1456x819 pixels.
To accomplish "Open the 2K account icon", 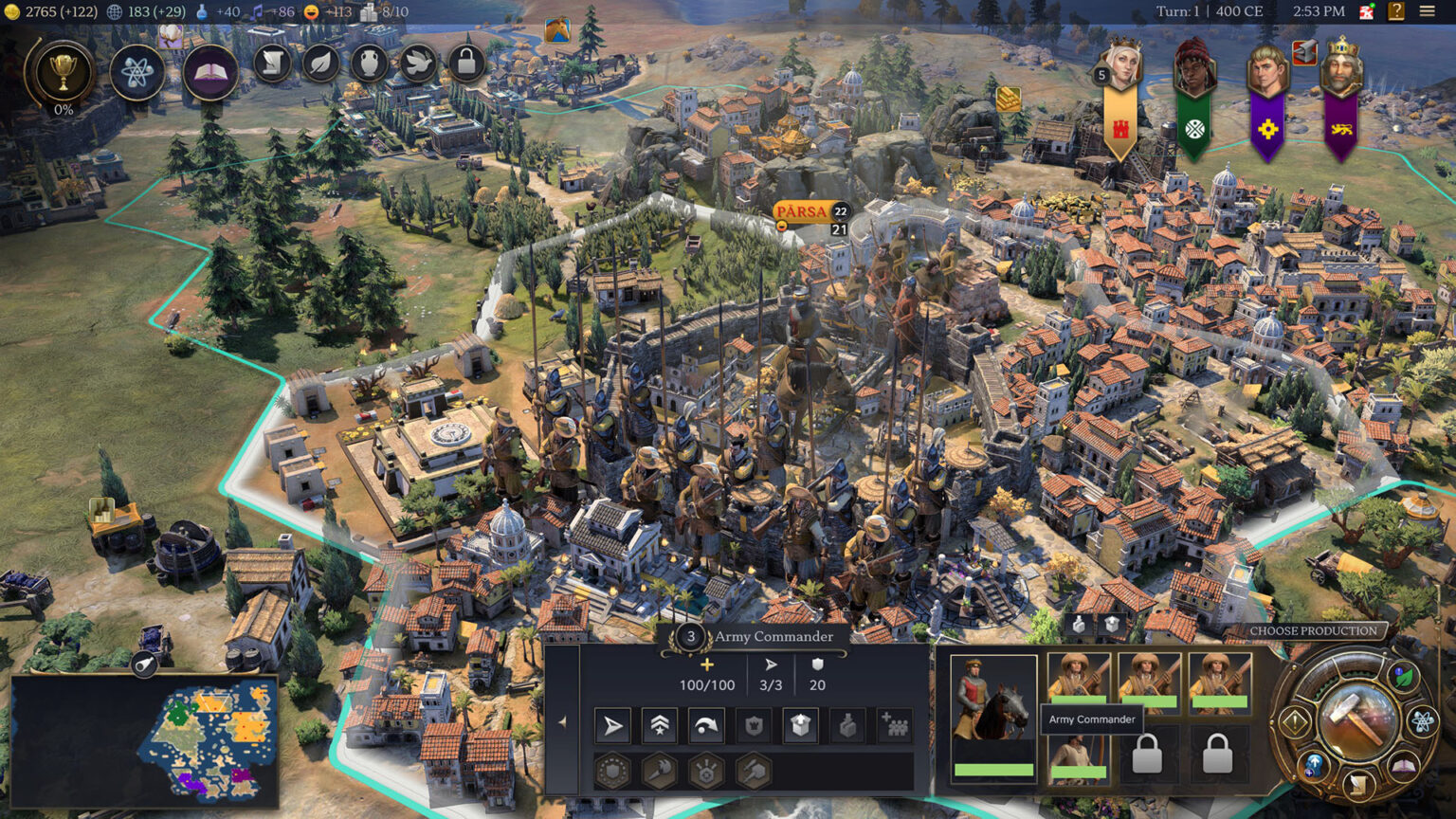I will pos(1367,11).
